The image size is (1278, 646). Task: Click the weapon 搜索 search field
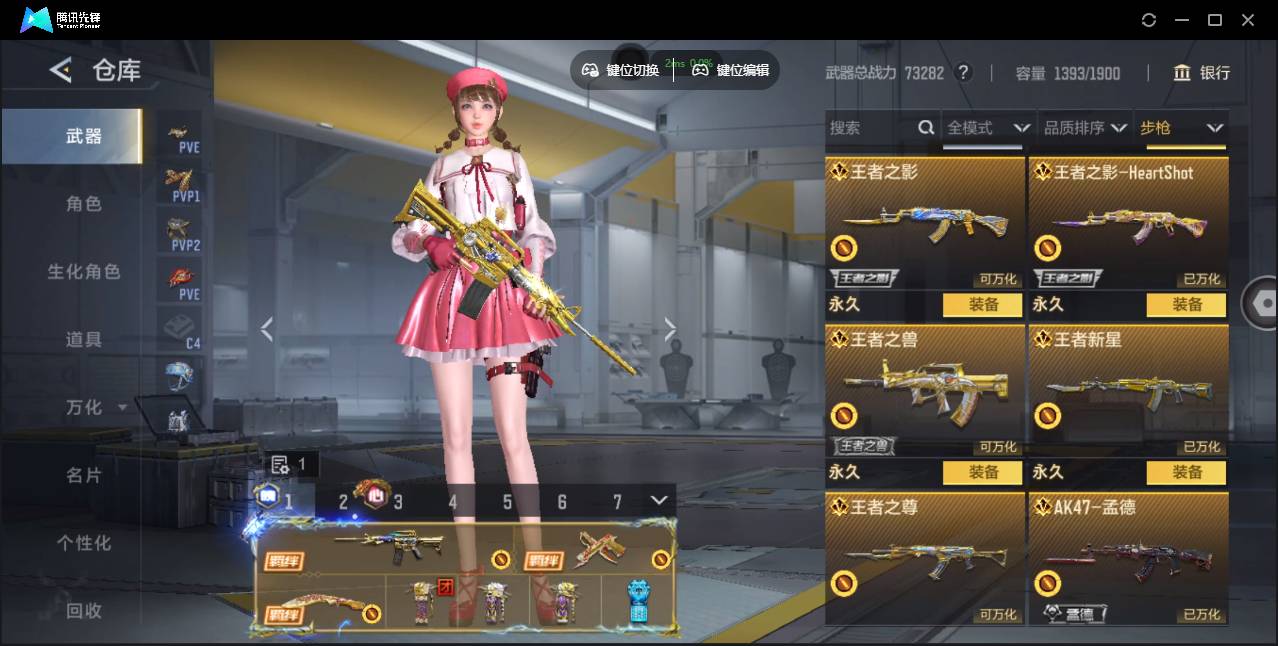point(870,128)
